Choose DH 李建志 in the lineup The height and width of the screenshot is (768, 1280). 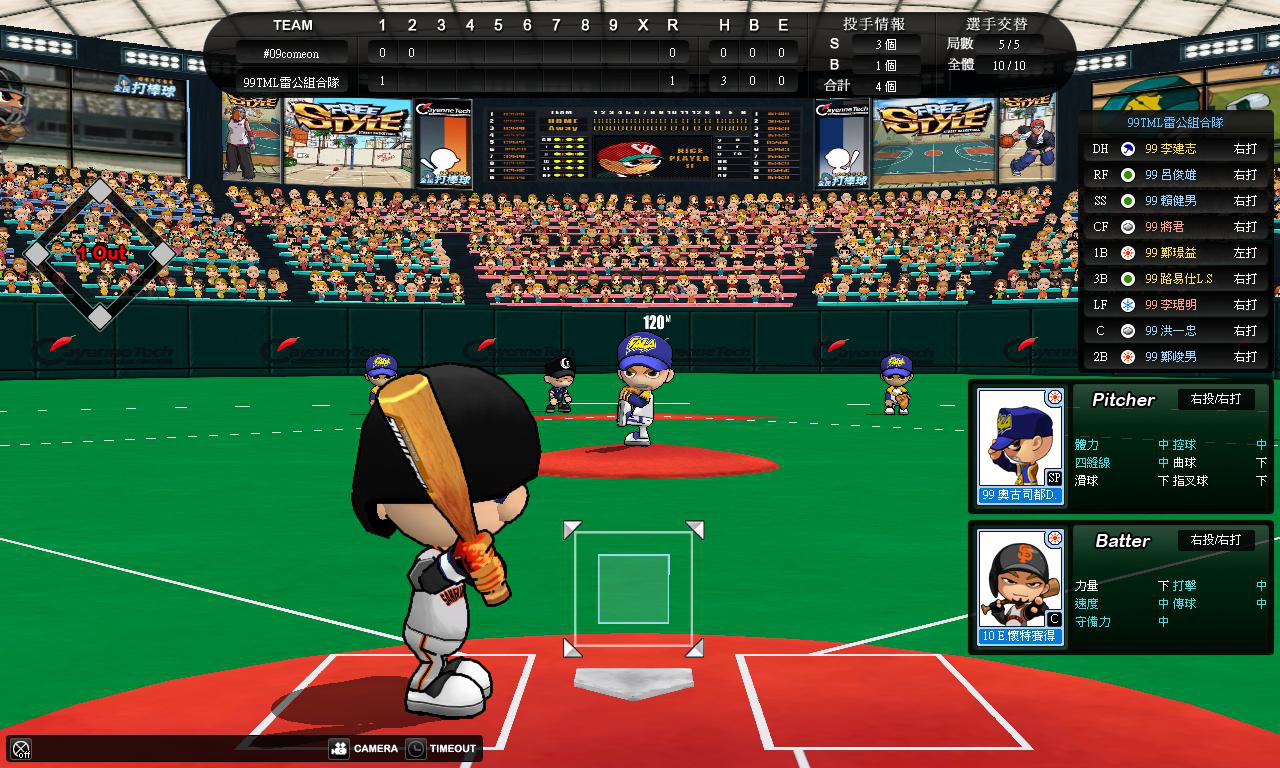pos(1174,149)
